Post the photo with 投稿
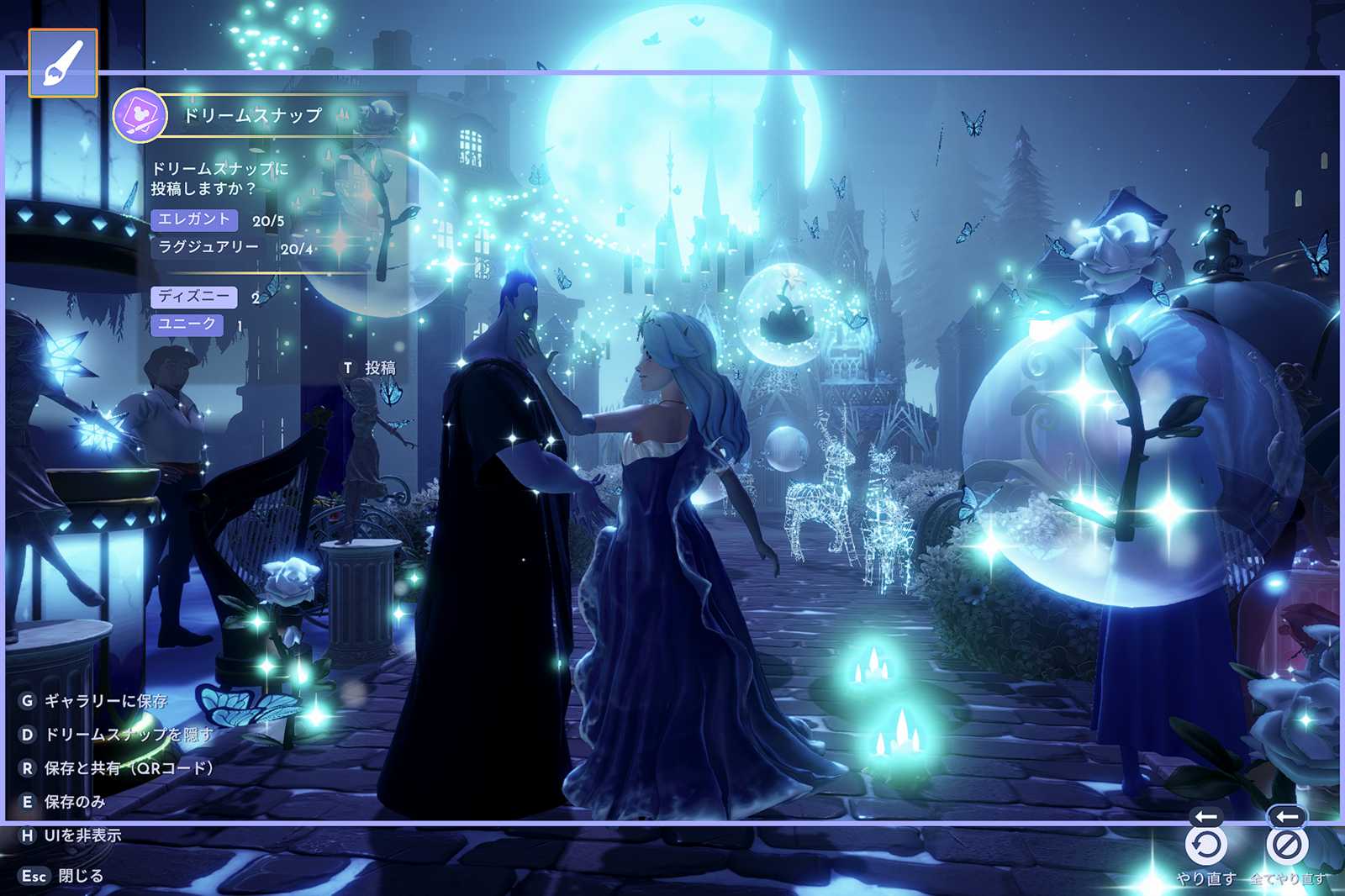 click(370, 368)
